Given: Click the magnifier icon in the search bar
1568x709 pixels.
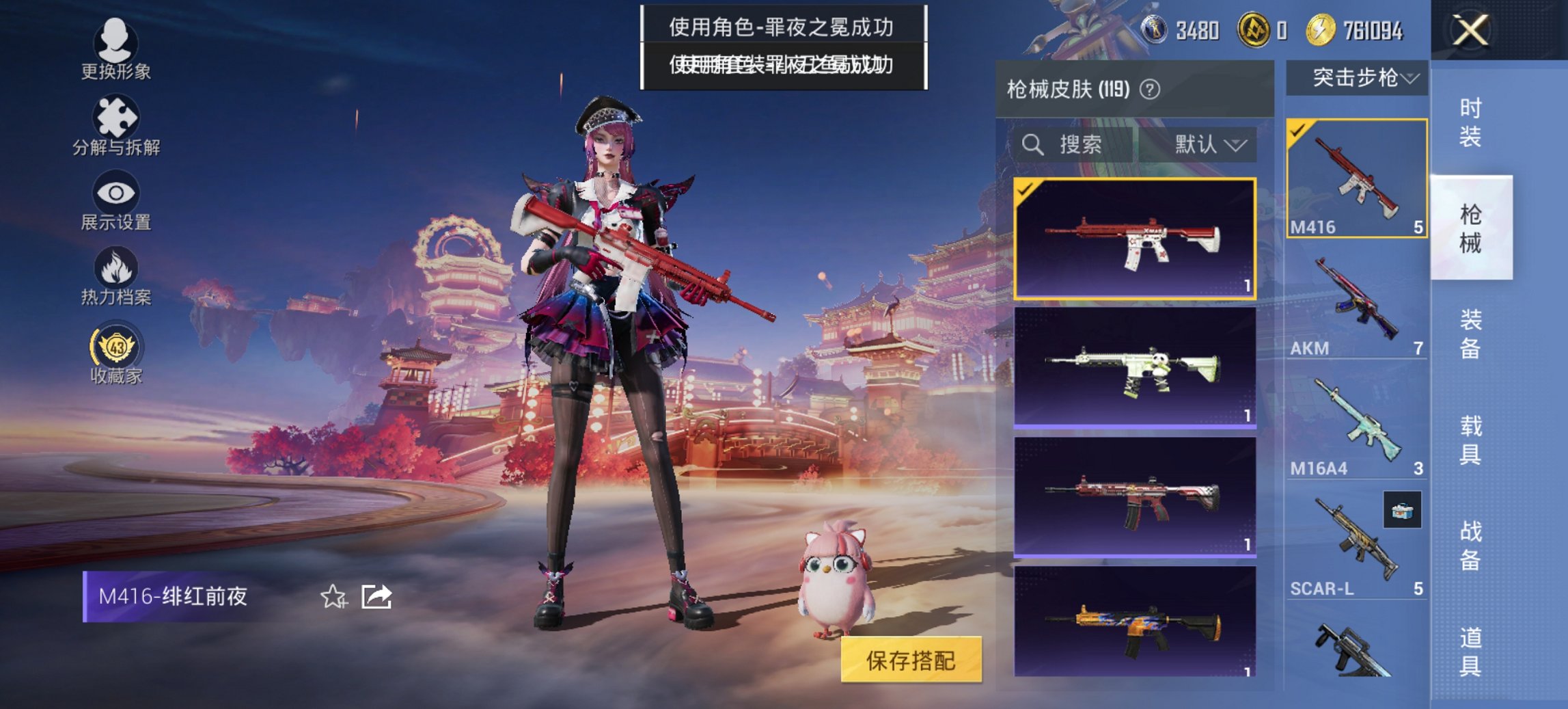Looking at the screenshot, I should pos(1032,146).
